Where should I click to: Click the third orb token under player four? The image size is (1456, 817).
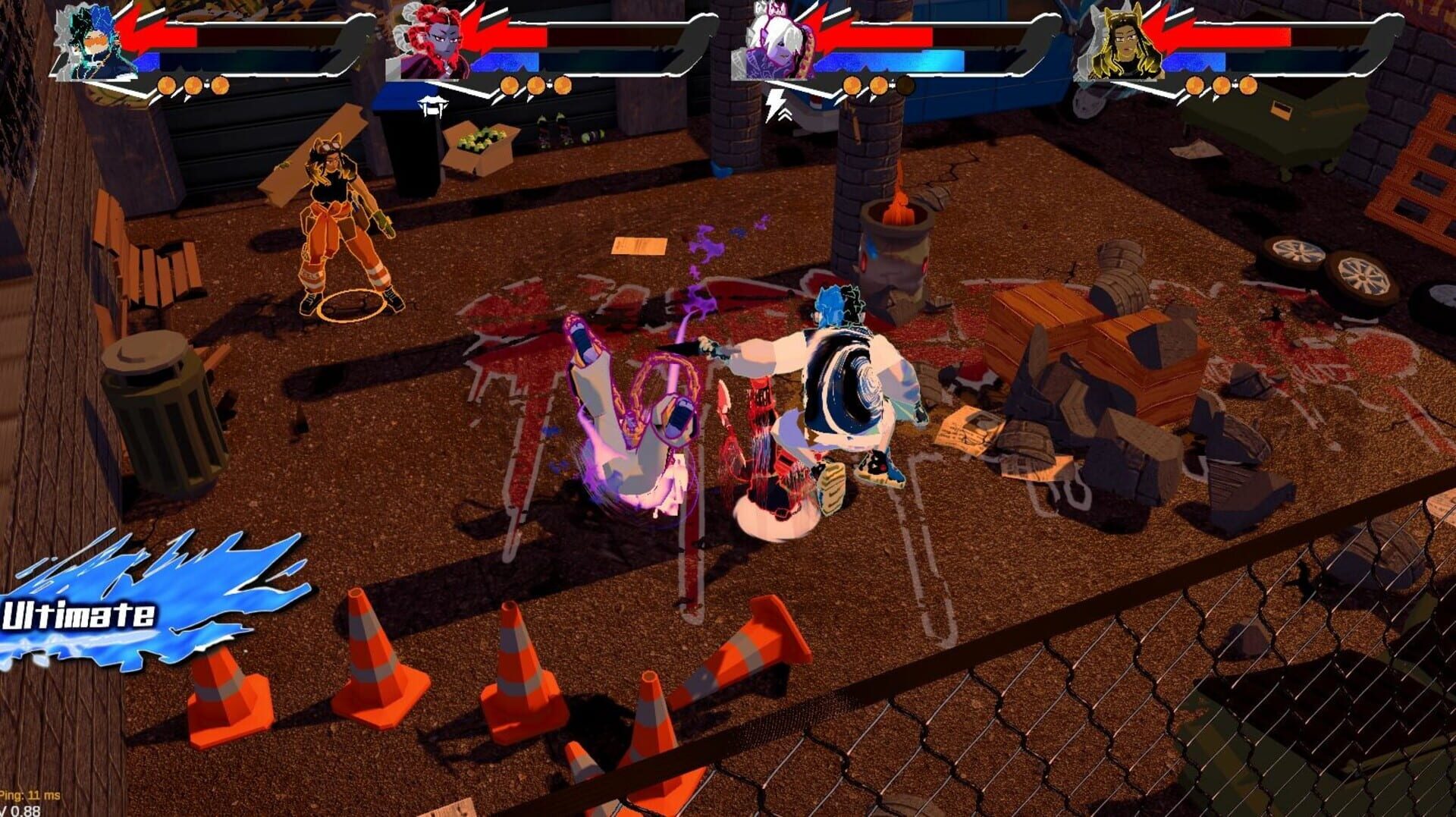pos(1250,86)
